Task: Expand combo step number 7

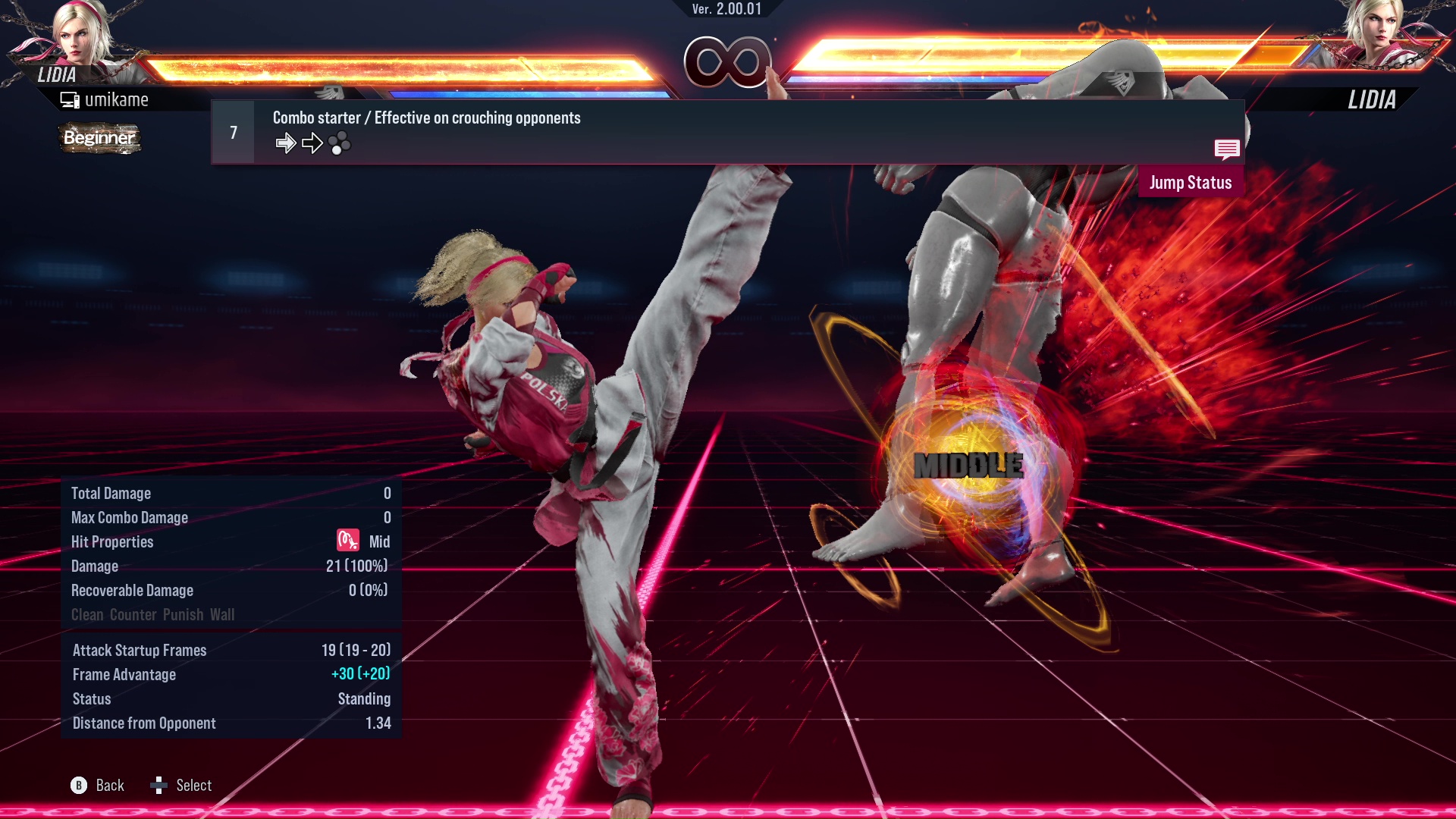Action: pyautogui.click(x=232, y=131)
